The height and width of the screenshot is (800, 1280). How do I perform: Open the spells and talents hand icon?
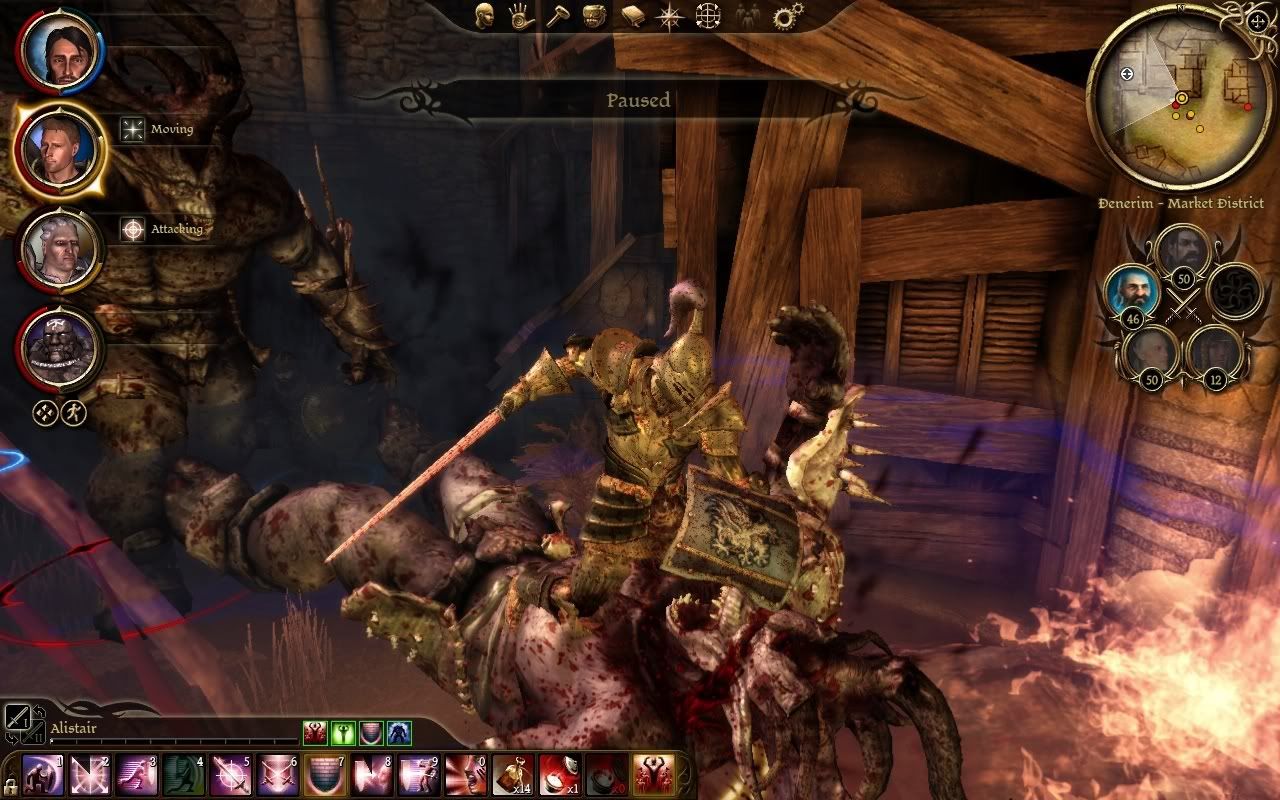tap(517, 16)
